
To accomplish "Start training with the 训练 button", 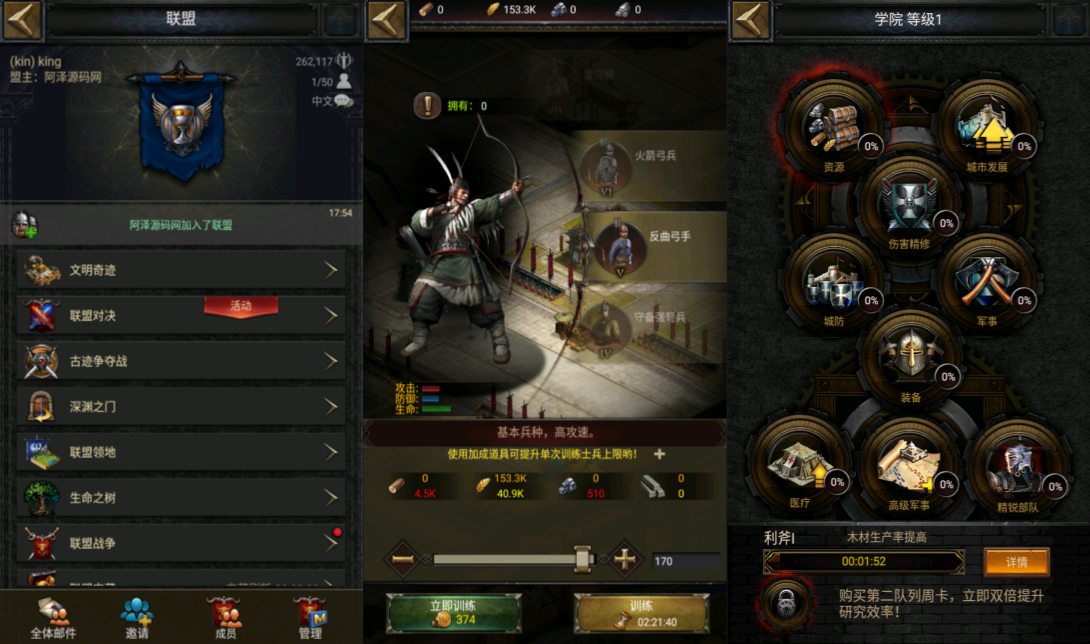I will point(641,613).
